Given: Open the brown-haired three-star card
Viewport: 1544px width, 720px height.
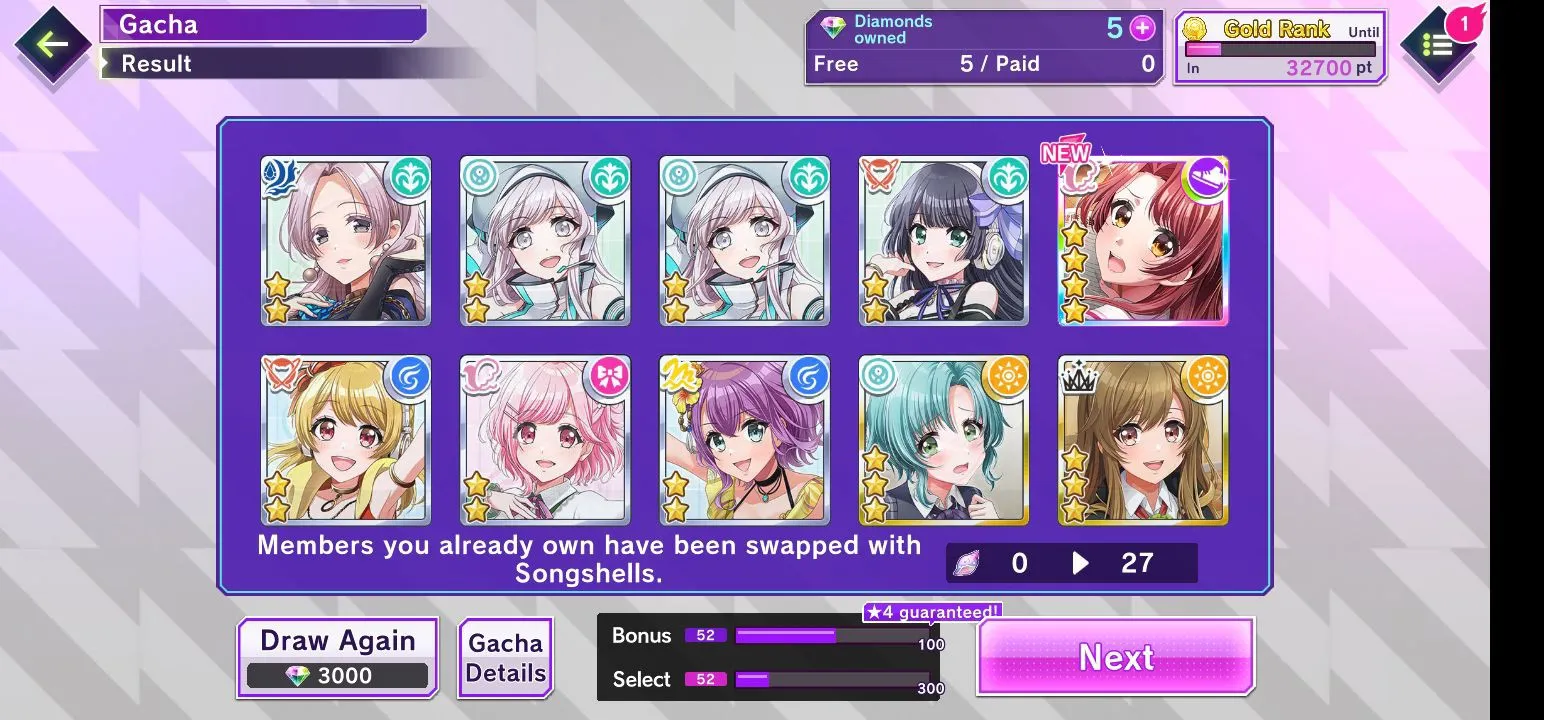Looking at the screenshot, I should click(x=1143, y=440).
